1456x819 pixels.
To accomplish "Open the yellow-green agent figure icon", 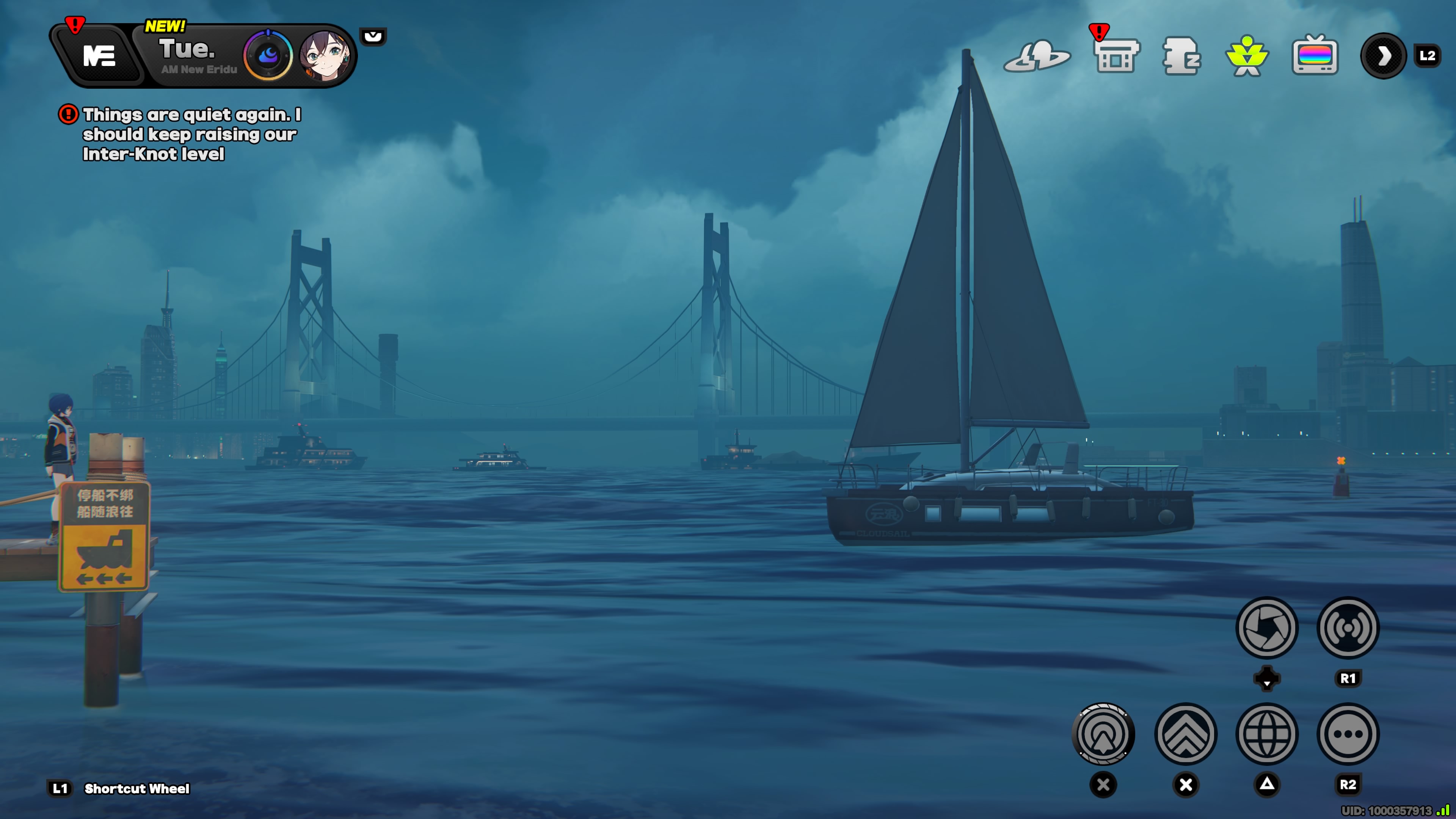I will click(1247, 56).
